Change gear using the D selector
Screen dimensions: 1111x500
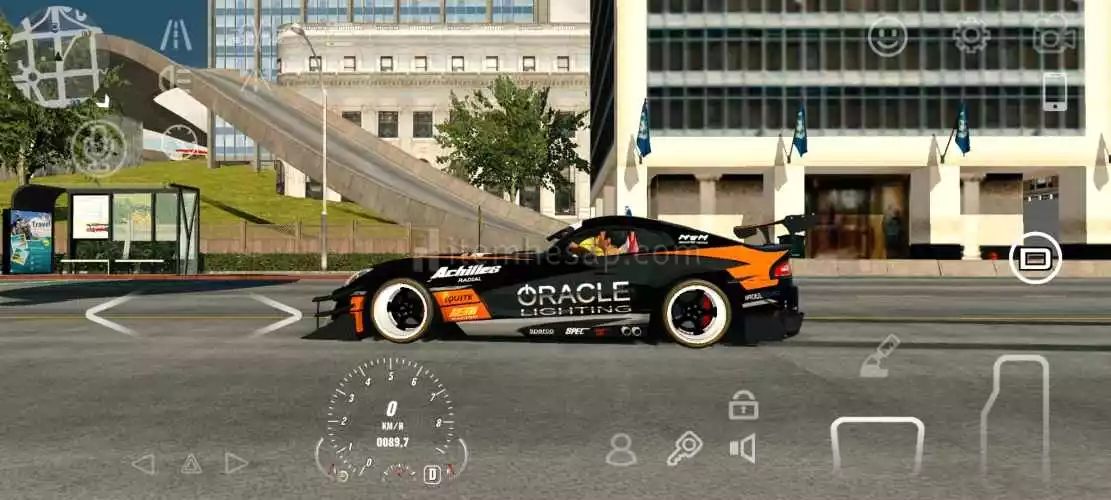pyautogui.click(x=432, y=475)
